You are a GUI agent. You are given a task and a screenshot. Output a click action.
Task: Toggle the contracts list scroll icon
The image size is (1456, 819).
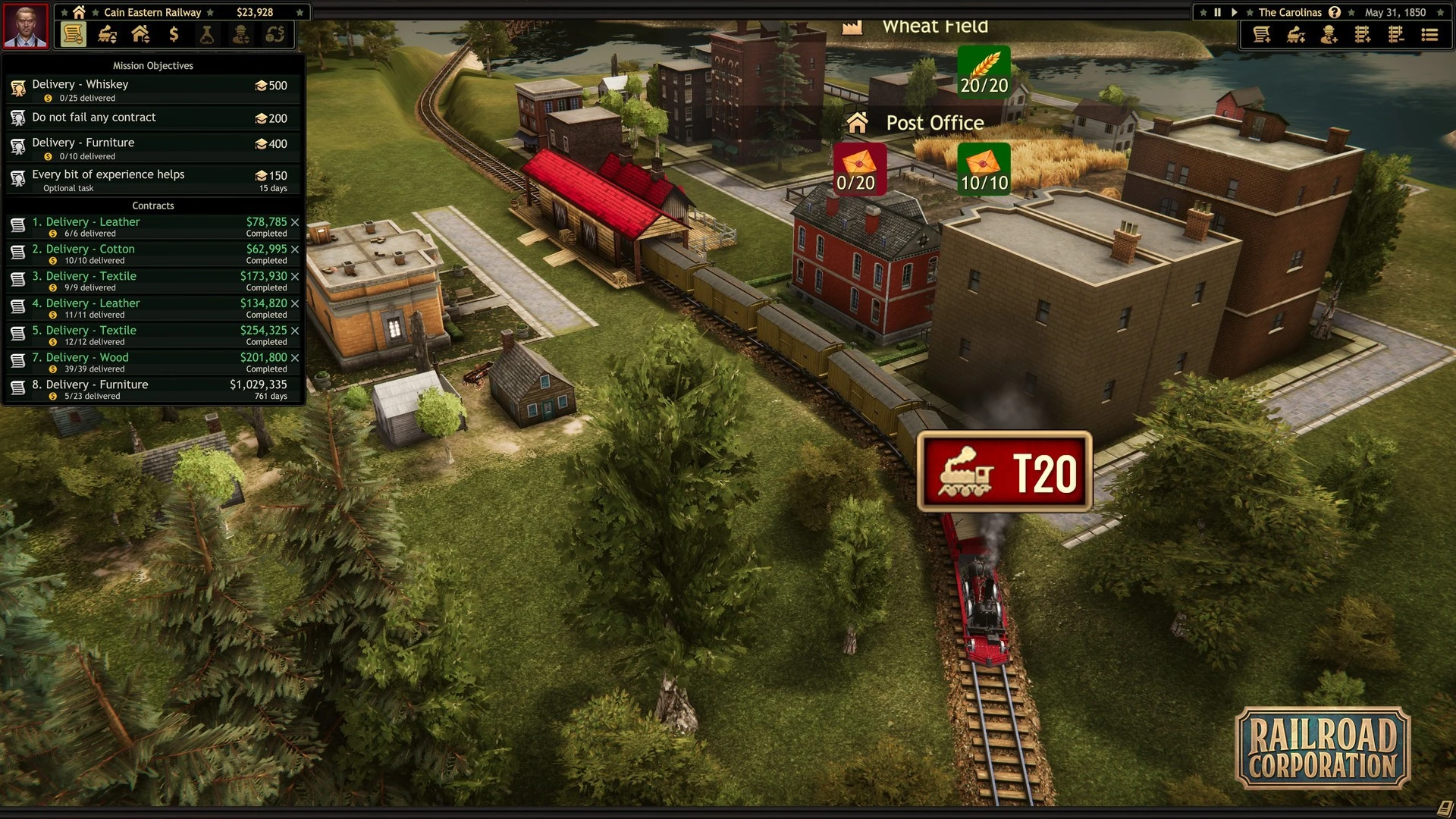tap(73, 35)
